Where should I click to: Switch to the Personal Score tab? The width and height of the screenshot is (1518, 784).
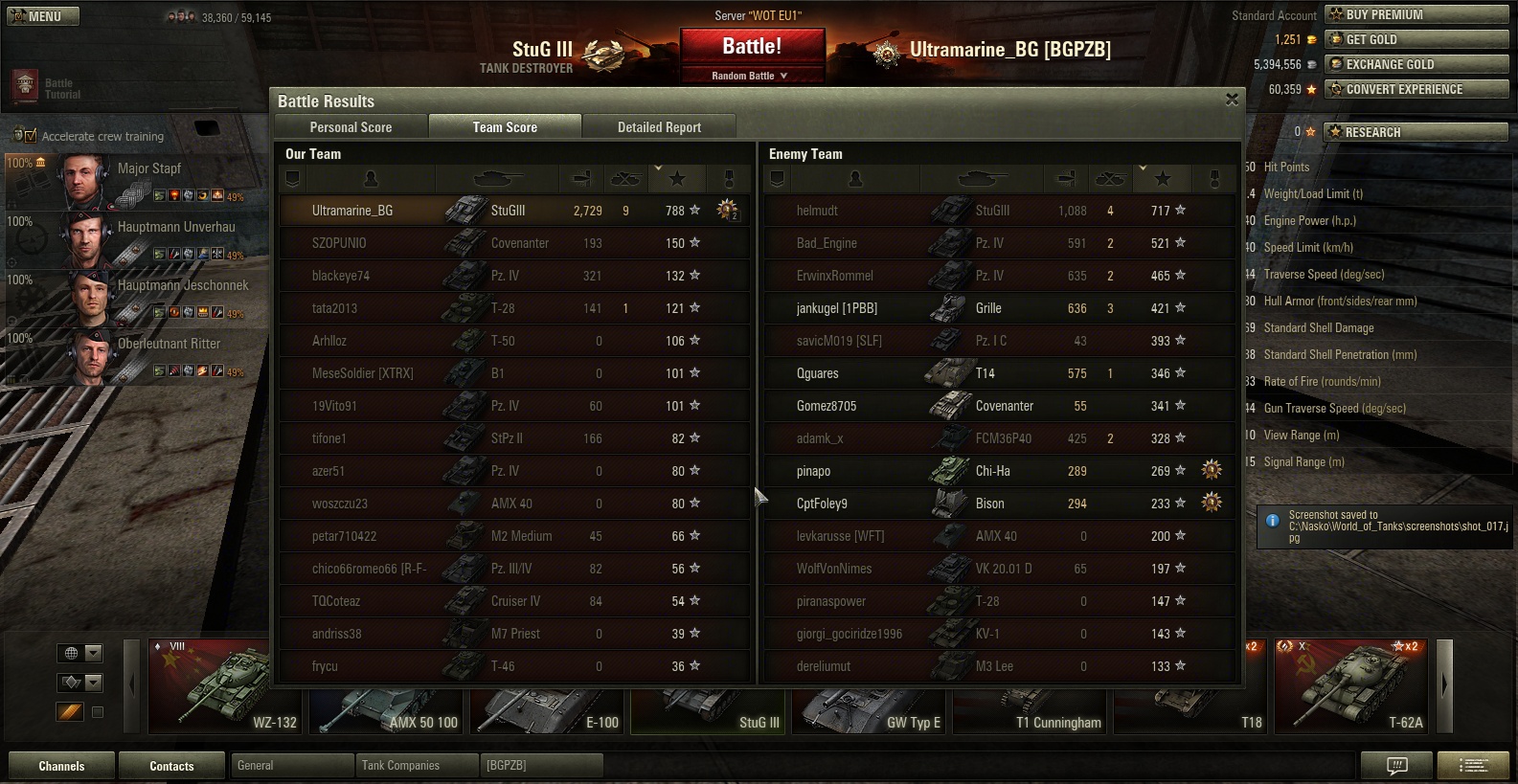point(351,127)
